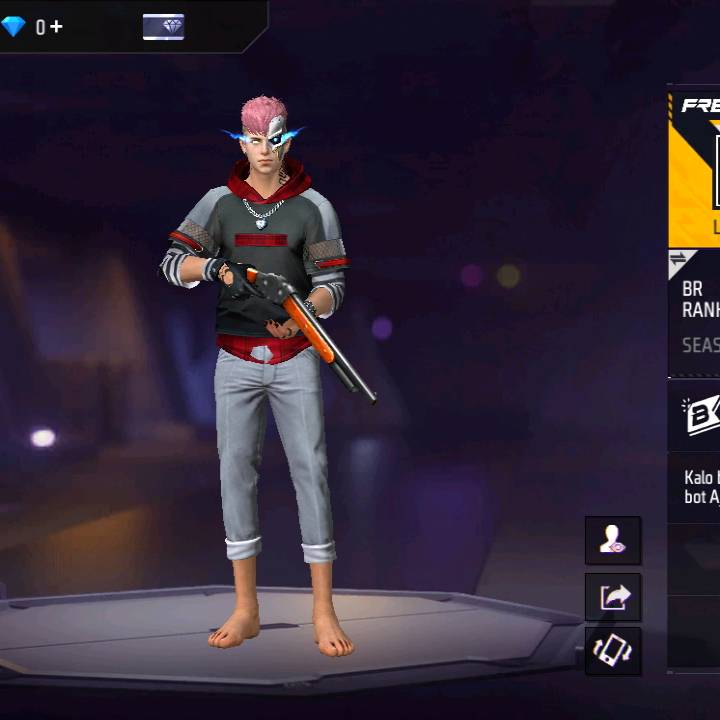The width and height of the screenshot is (720, 720).
Task: Open the Booyah section row
Action: click(x=696, y=415)
